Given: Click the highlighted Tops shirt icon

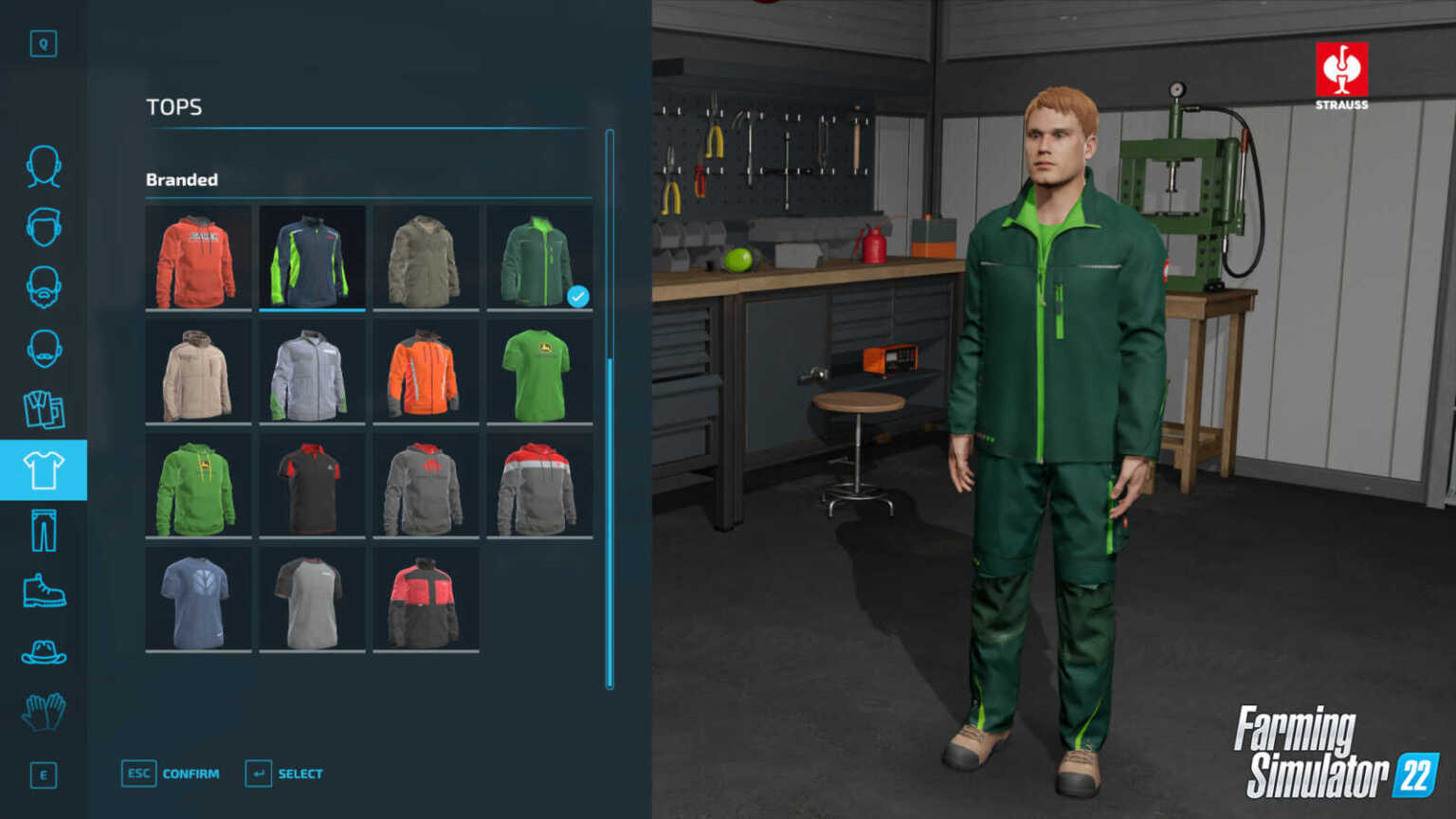Looking at the screenshot, I should (44, 469).
